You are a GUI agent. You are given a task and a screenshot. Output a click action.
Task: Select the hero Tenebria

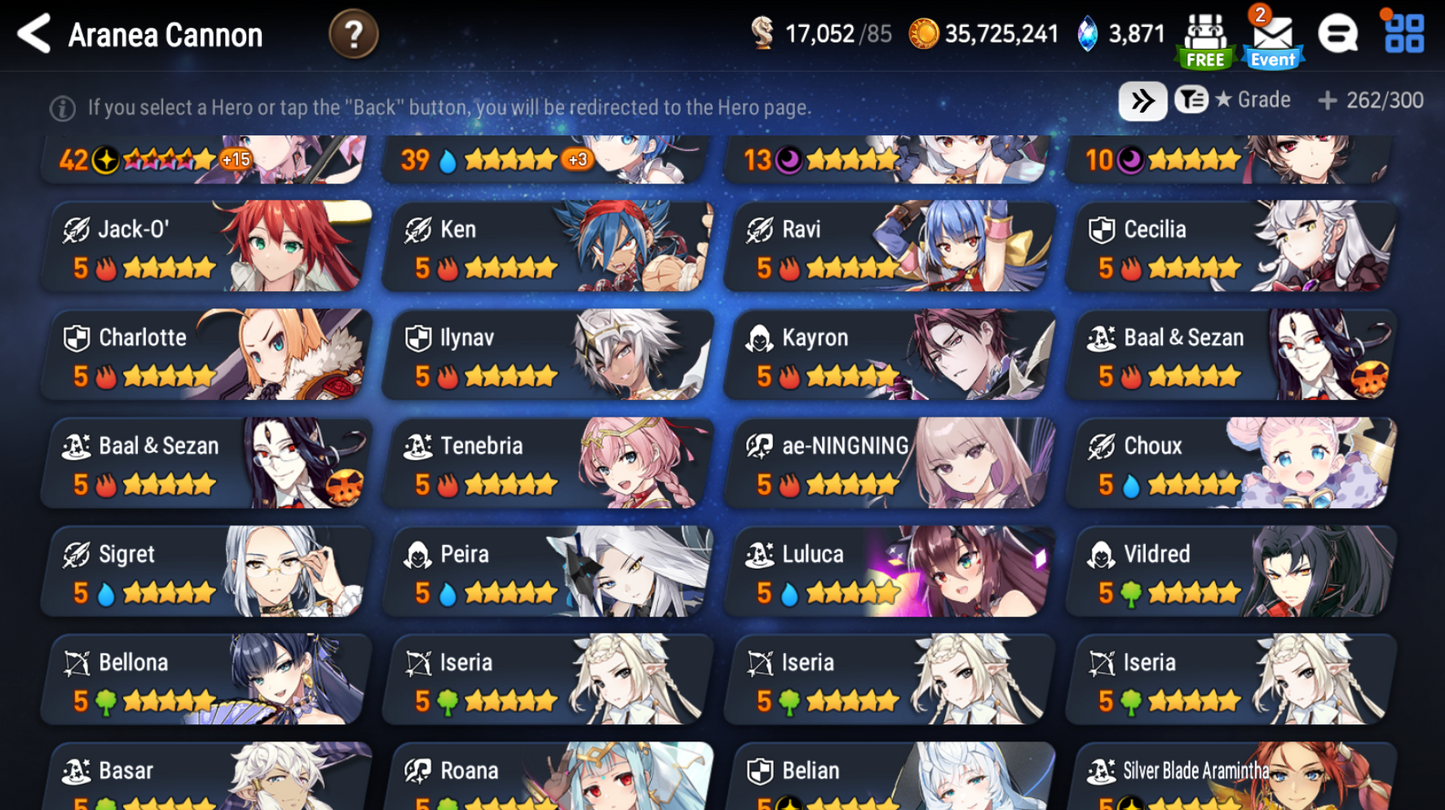(x=546, y=463)
